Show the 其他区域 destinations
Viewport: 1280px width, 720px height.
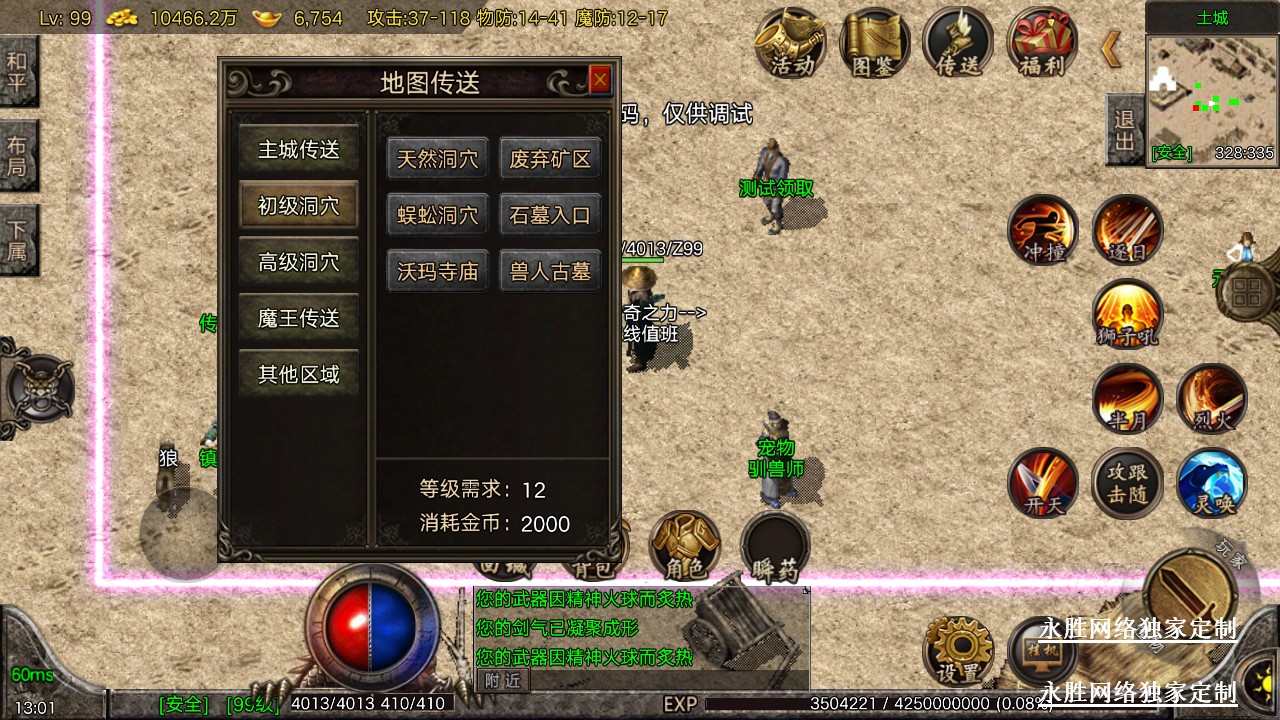[299, 374]
